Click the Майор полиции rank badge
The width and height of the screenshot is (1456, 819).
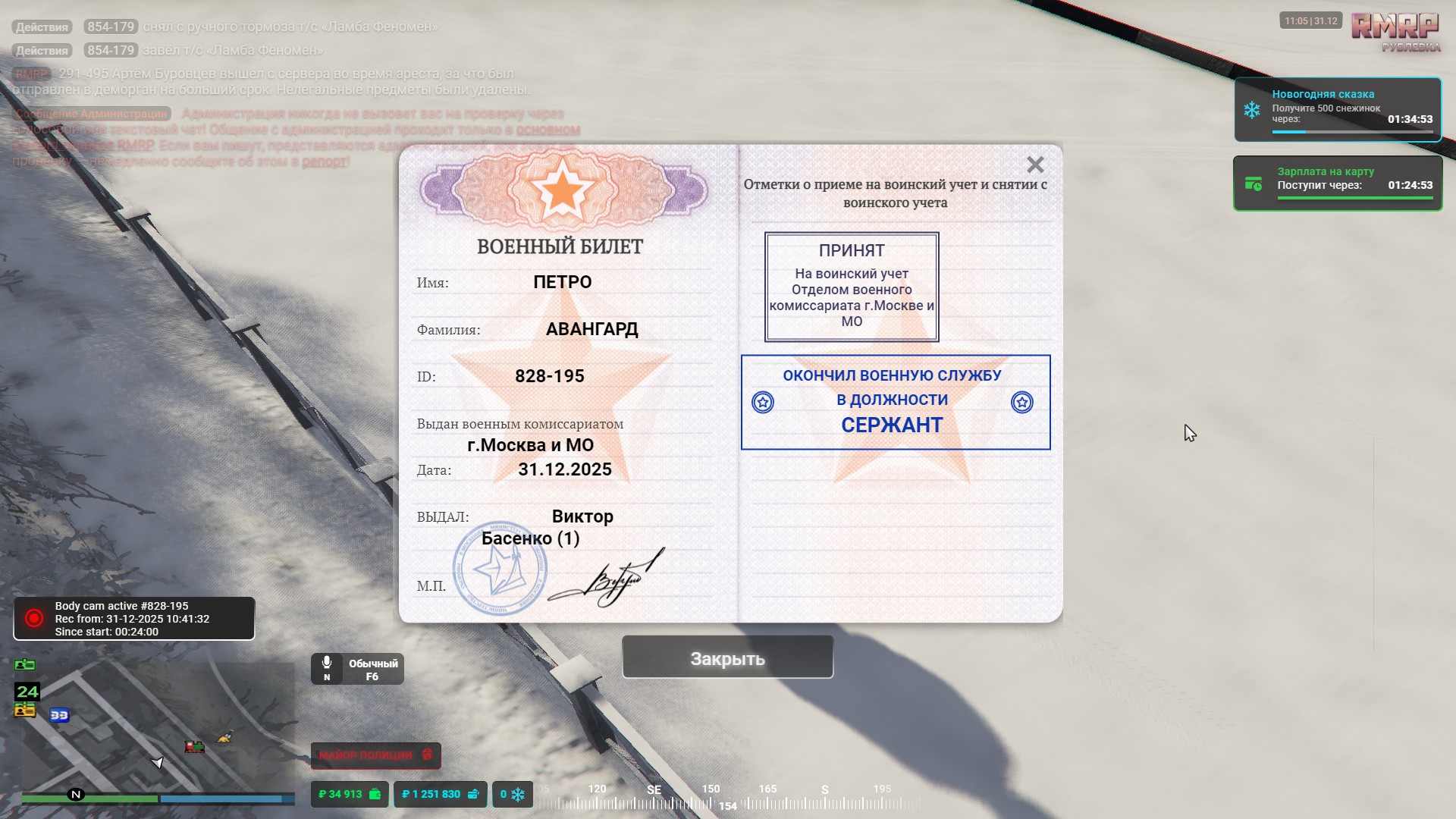pos(375,755)
